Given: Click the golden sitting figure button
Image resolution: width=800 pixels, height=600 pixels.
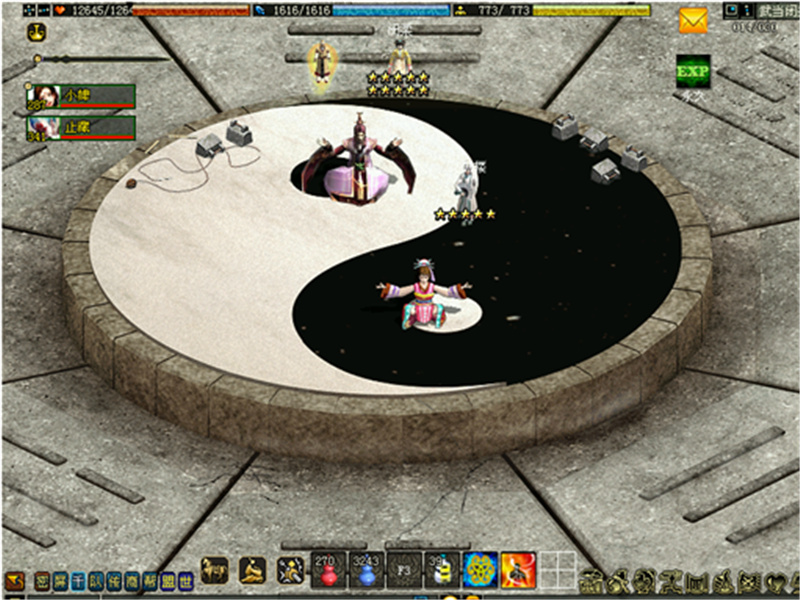Looking at the screenshot, I should [253, 570].
